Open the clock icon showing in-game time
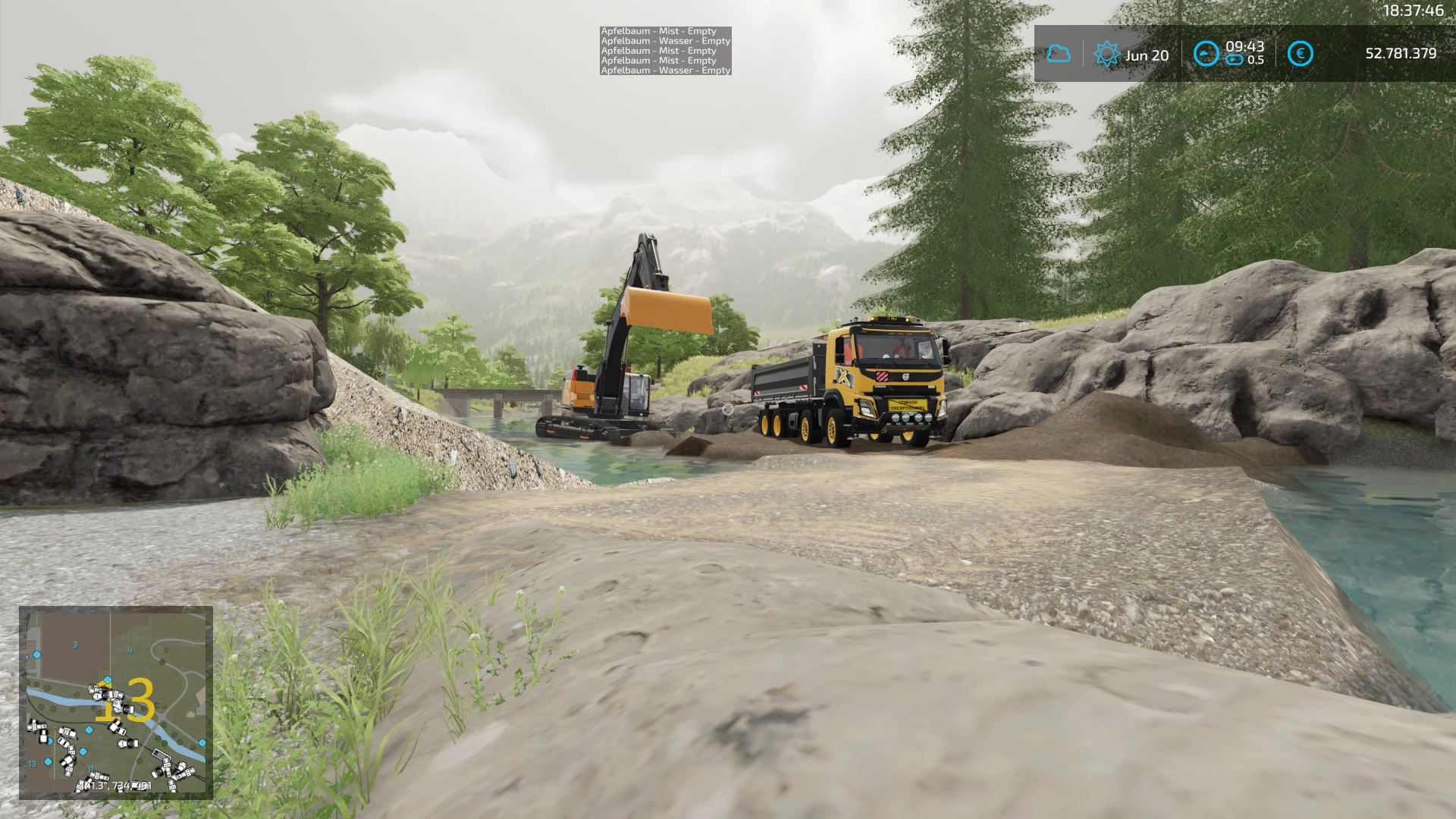This screenshot has width=1456, height=819. pyautogui.click(x=1206, y=53)
